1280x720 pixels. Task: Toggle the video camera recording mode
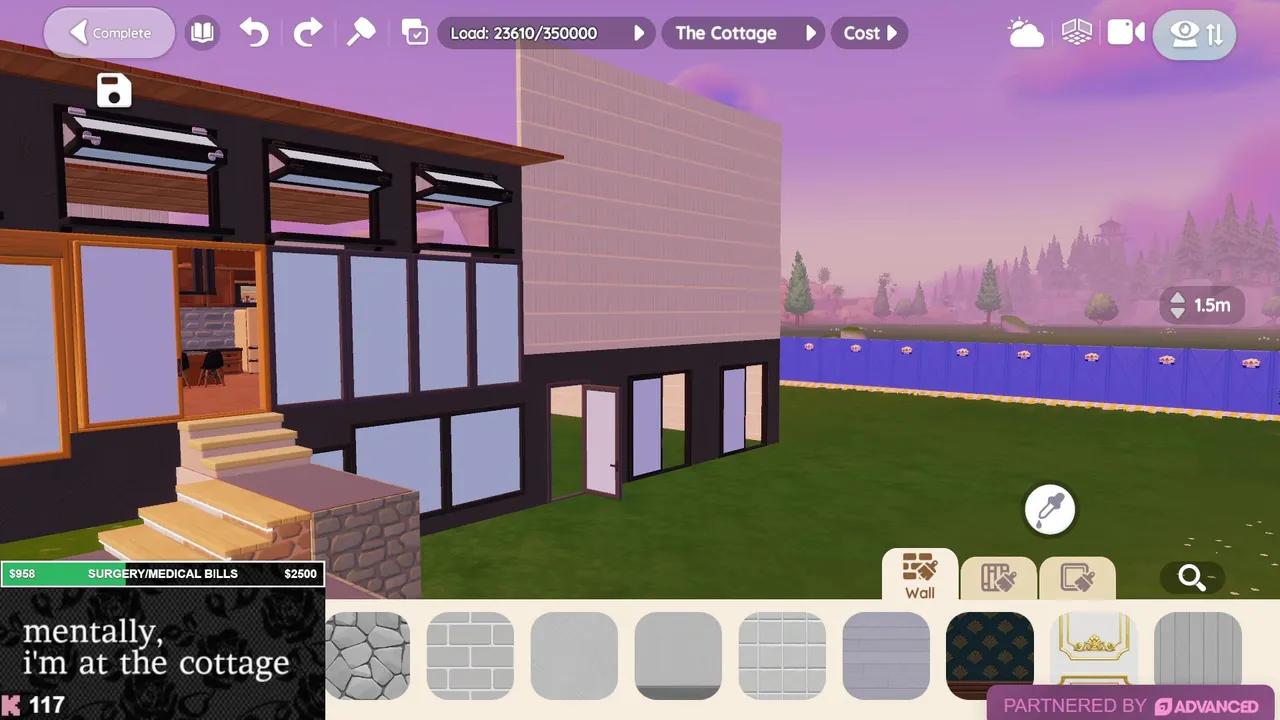[x=1124, y=32]
